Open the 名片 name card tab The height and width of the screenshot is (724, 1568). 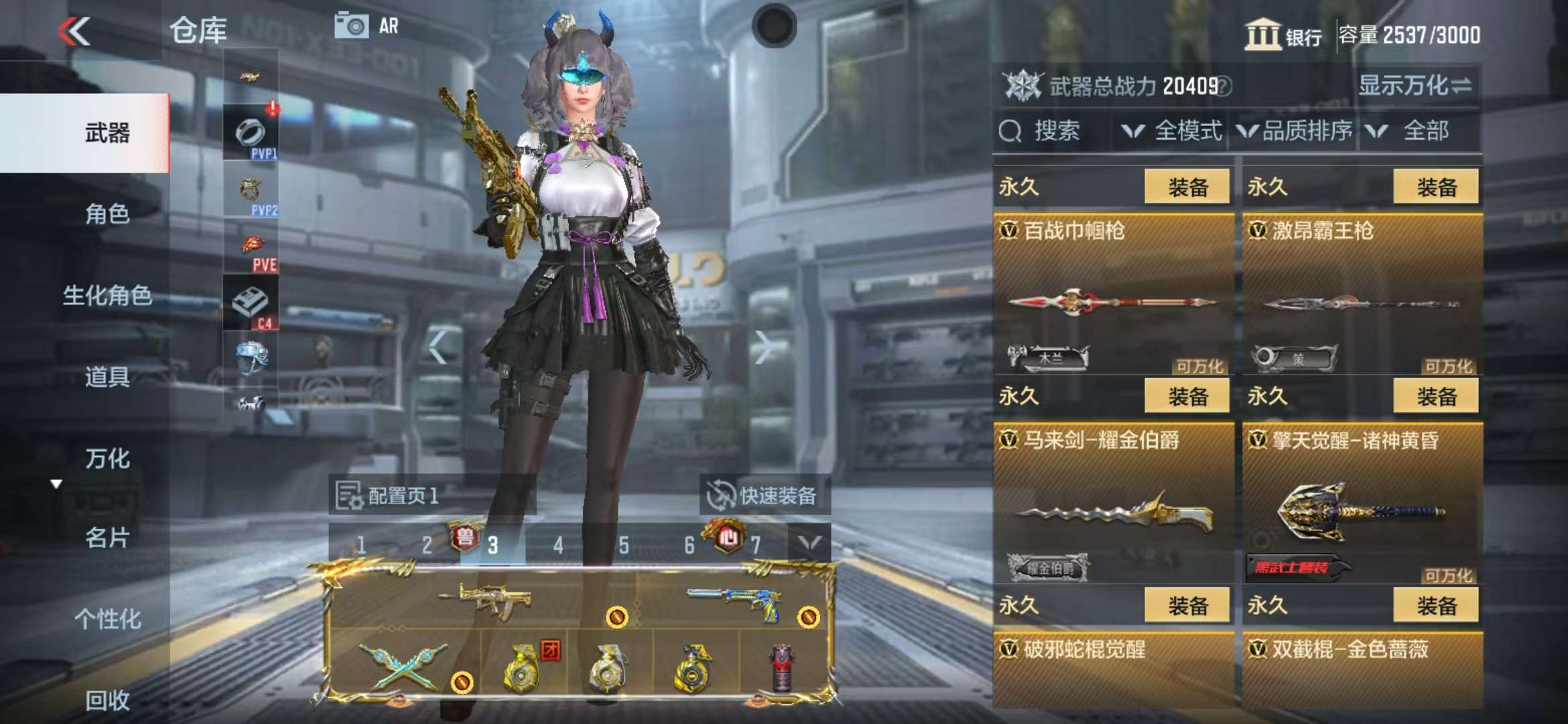click(x=107, y=538)
